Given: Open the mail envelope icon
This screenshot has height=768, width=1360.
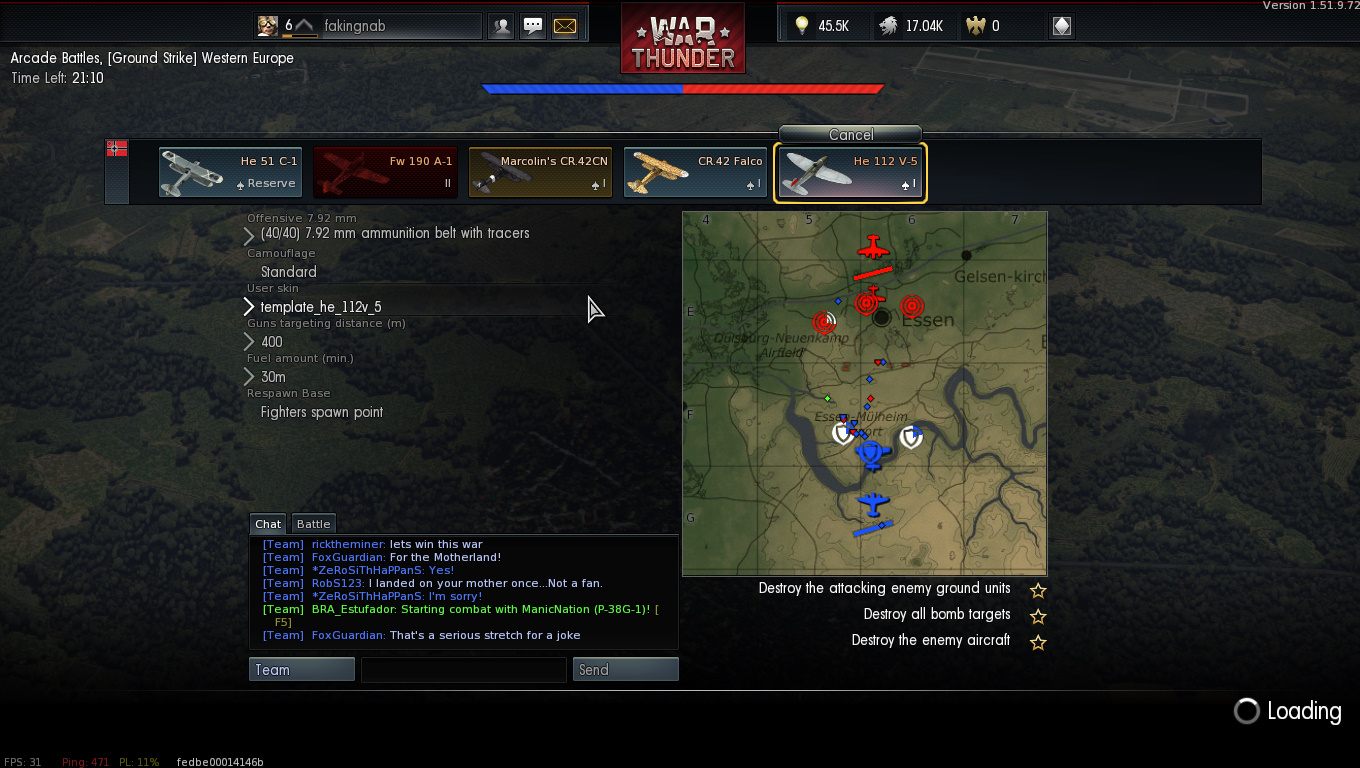Looking at the screenshot, I should (565, 26).
